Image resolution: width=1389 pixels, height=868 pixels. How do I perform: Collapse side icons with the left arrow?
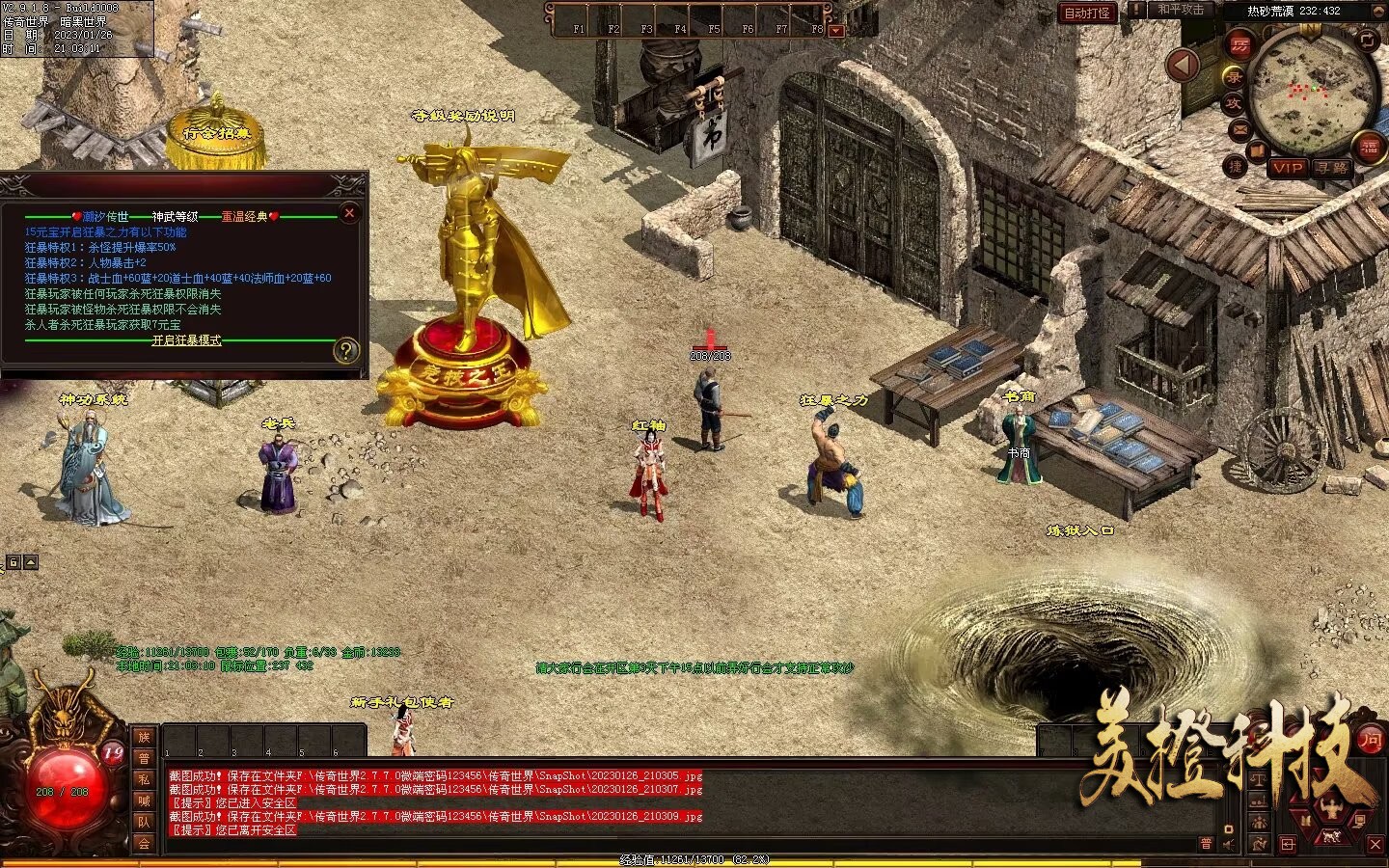tap(1184, 66)
